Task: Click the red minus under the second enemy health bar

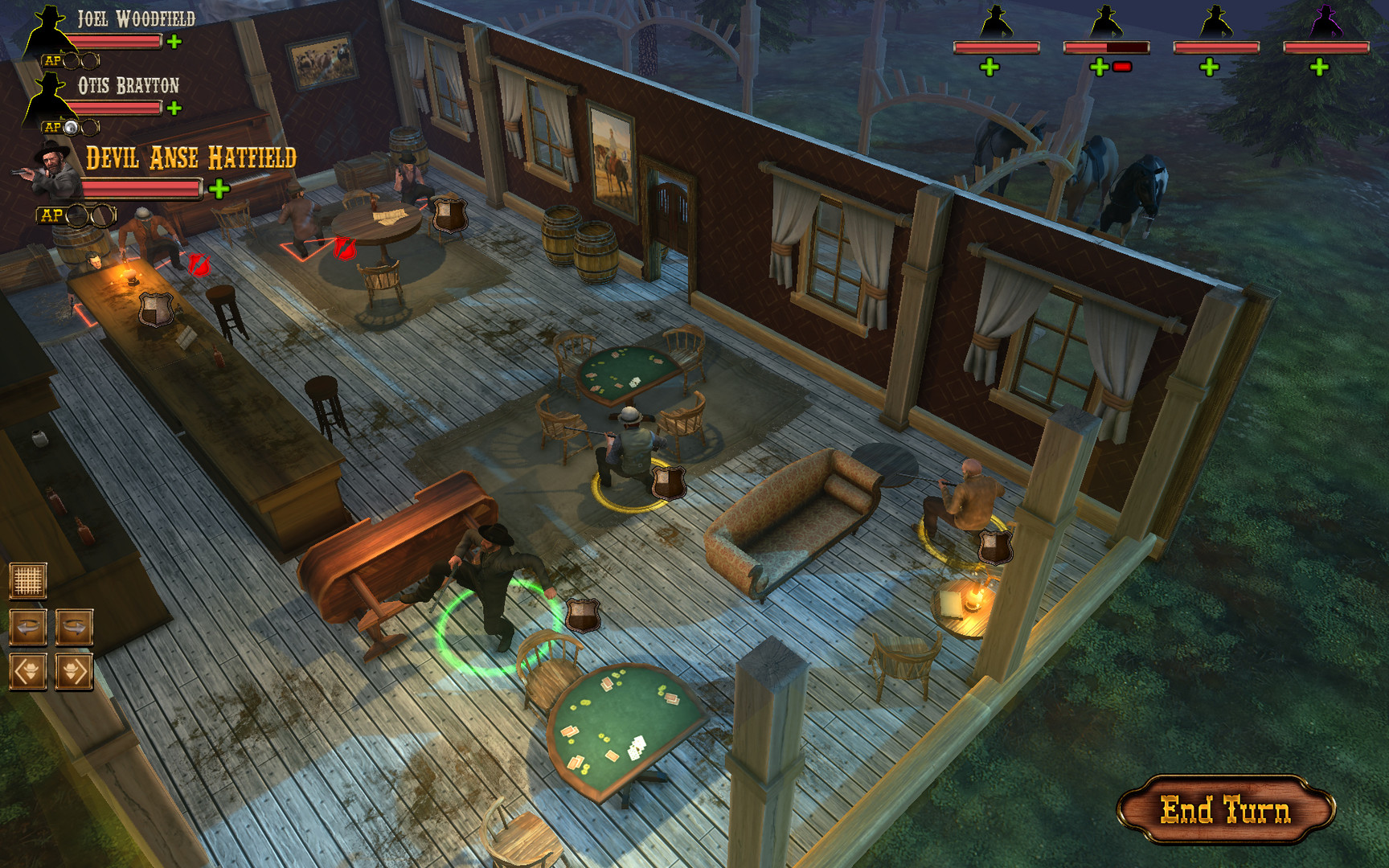Action: tap(1122, 66)
